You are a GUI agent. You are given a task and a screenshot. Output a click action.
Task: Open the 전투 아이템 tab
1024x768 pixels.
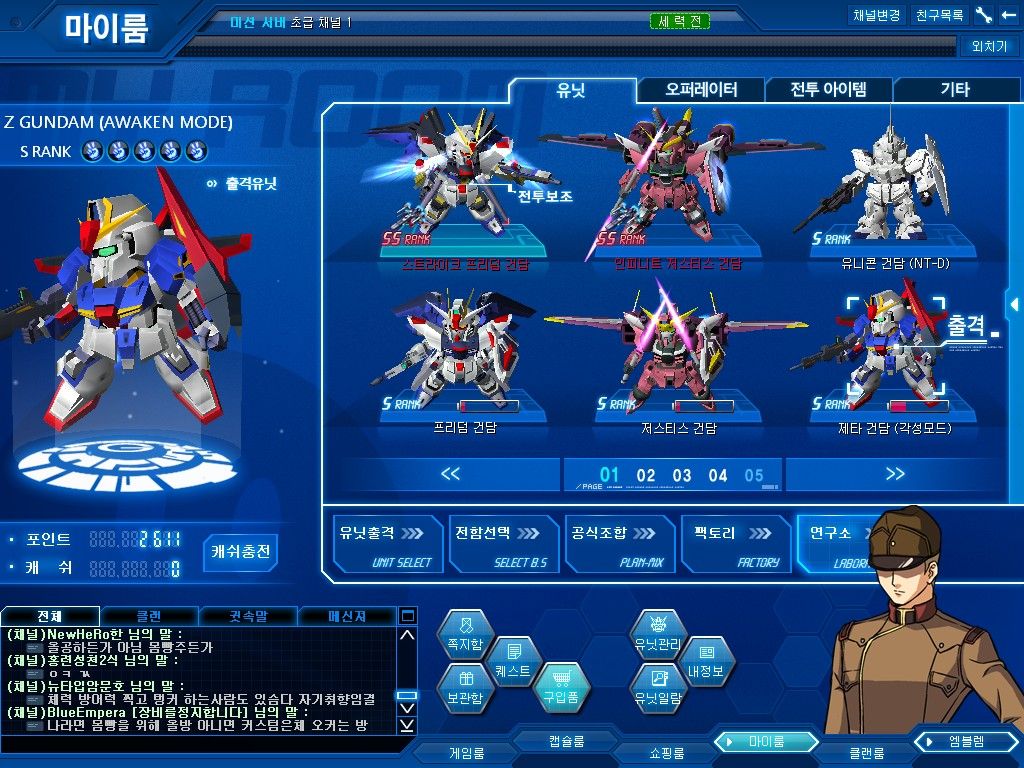click(x=828, y=90)
